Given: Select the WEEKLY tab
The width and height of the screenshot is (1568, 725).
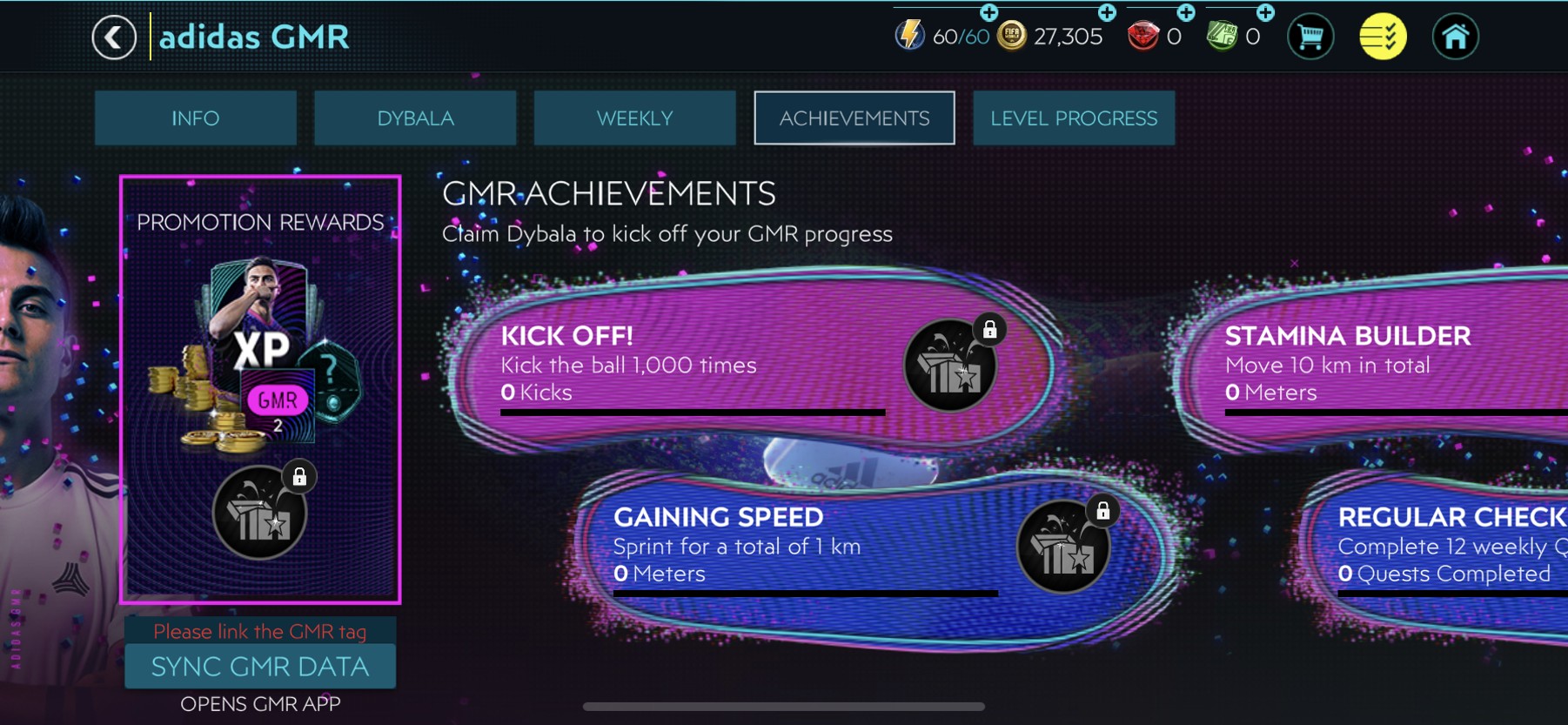Looking at the screenshot, I should click(634, 118).
